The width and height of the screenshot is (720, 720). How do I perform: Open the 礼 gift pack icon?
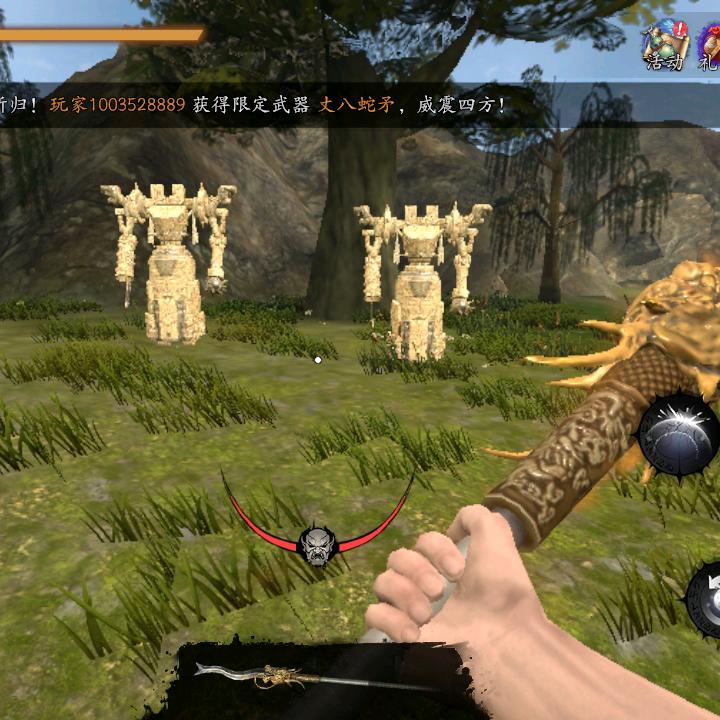708,45
